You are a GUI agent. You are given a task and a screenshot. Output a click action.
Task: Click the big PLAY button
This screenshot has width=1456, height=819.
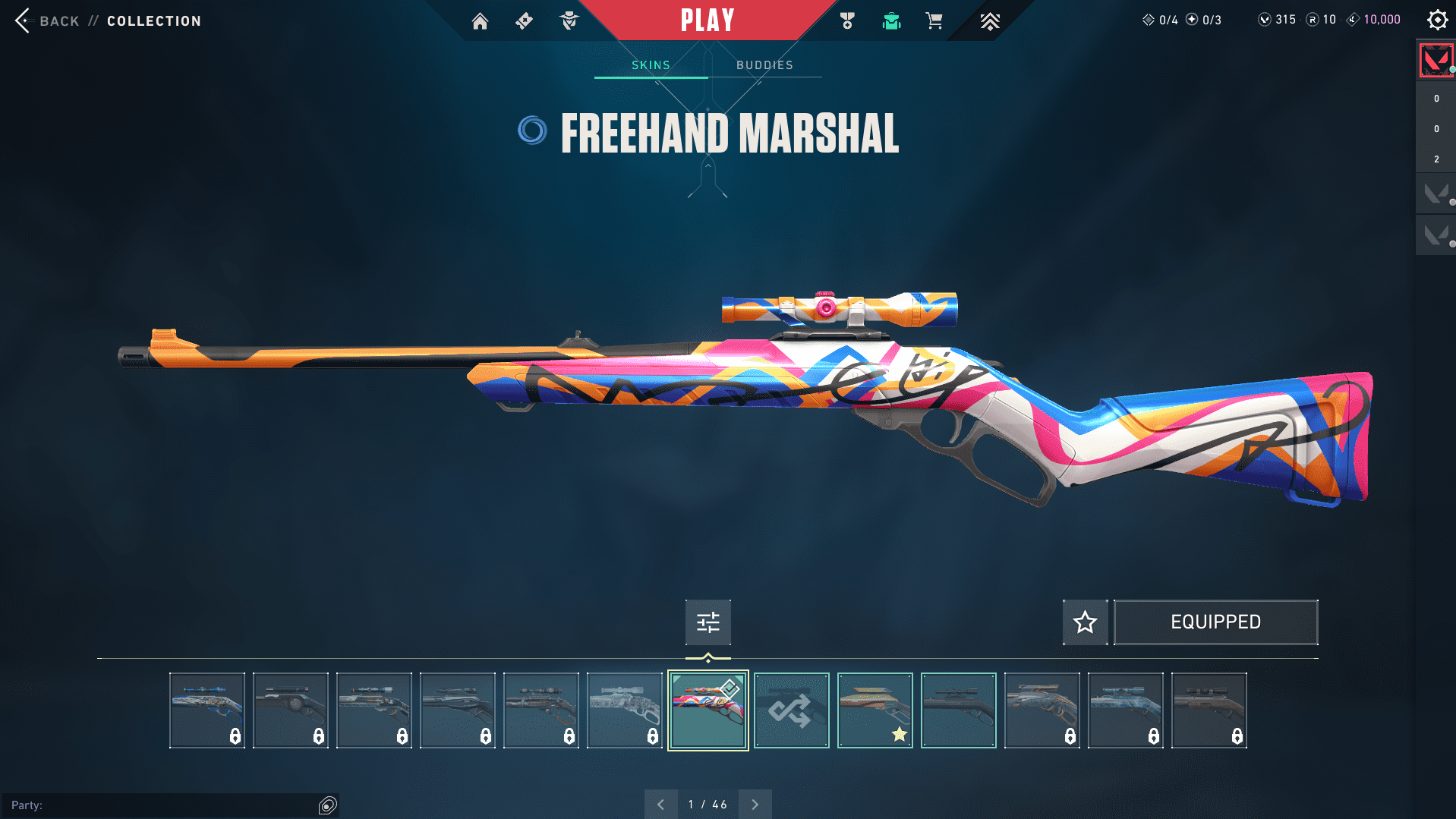(x=708, y=20)
